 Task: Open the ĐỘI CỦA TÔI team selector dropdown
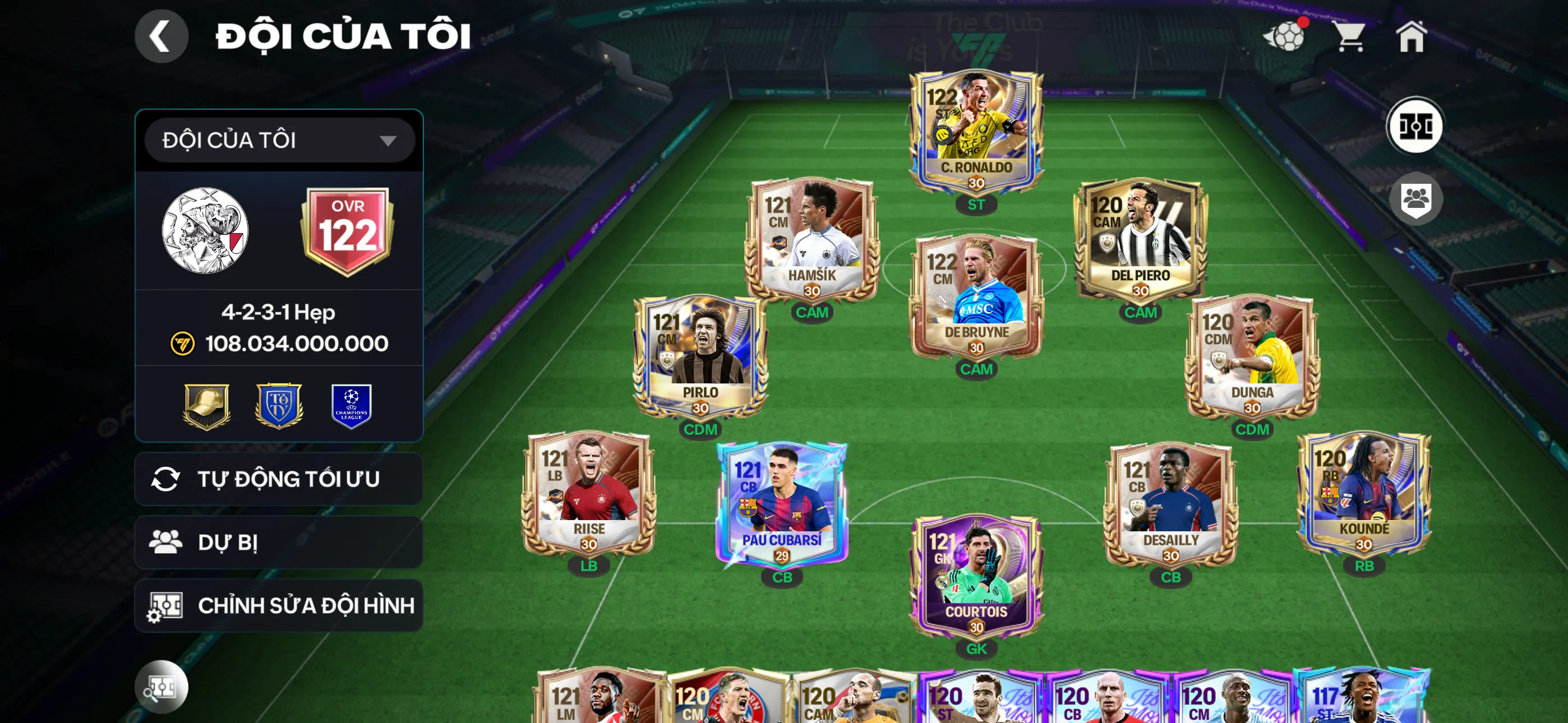point(279,140)
